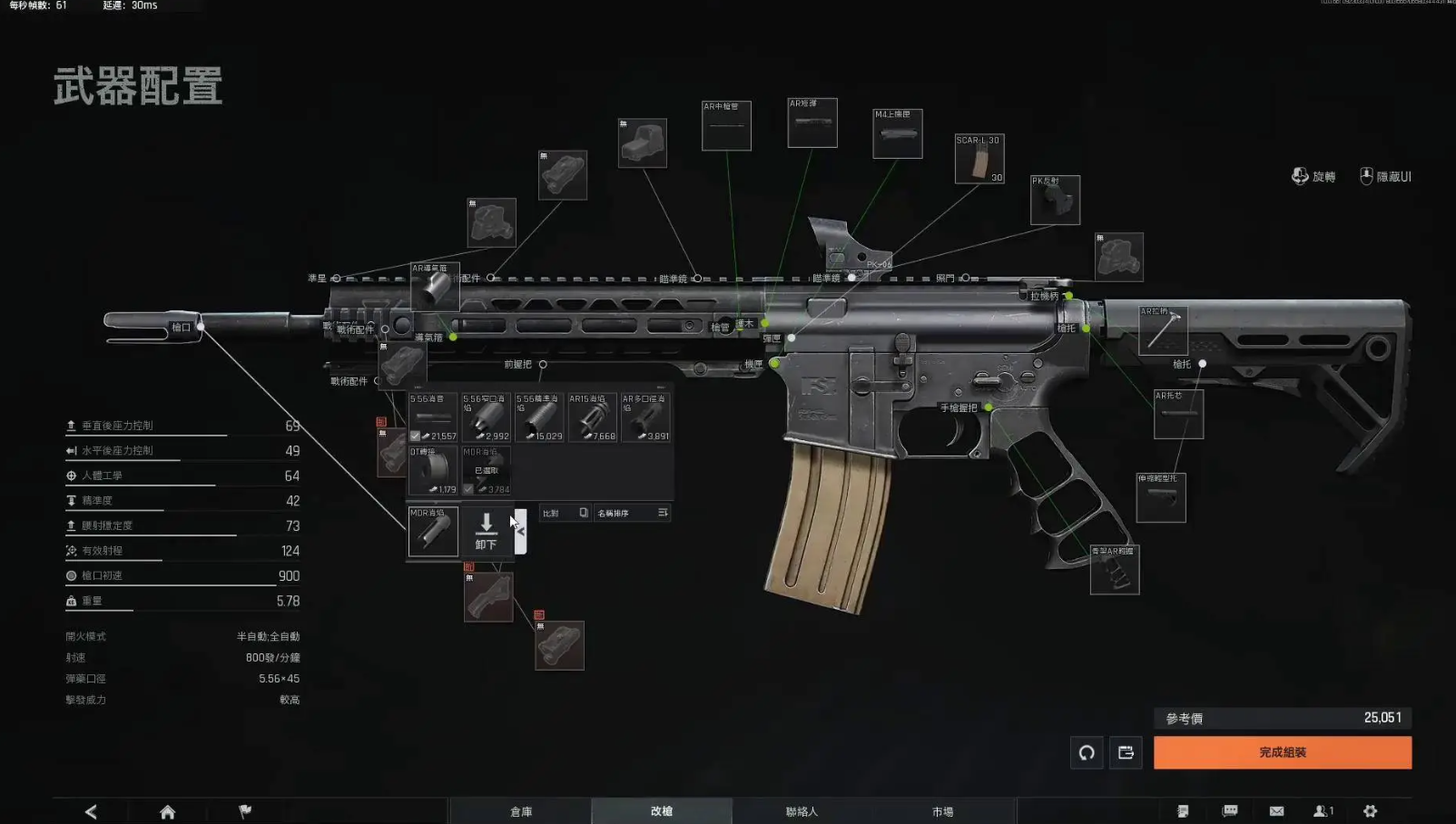This screenshot has height=824, width=1456.
Task: Select the AR多口徑消焰 muzzle option
Action: (645, 417)
